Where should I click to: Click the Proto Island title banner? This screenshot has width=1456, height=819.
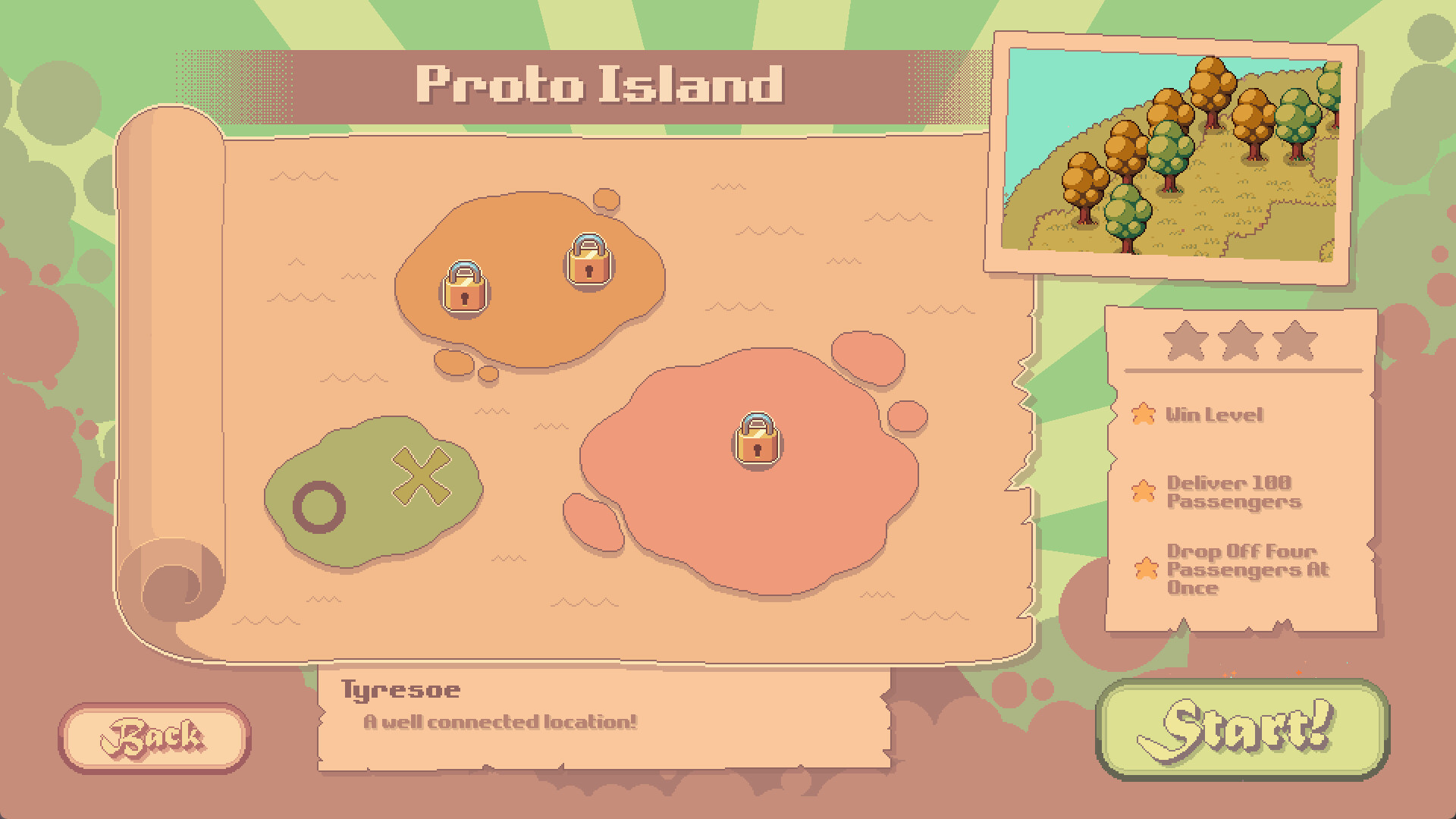click(x=599, y=86)
